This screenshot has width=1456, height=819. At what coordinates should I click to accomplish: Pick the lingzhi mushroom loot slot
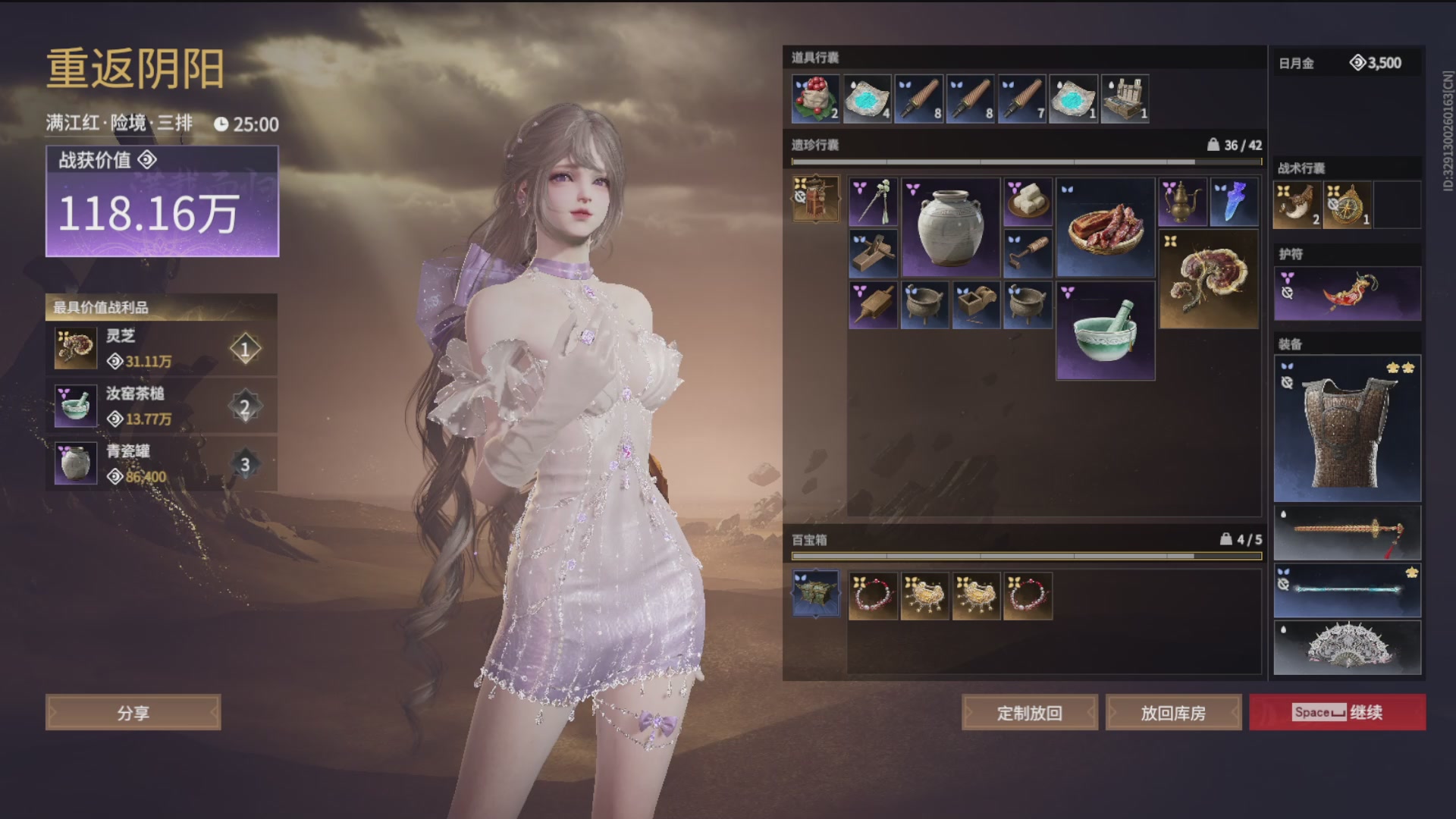[x=1209, y=280]
